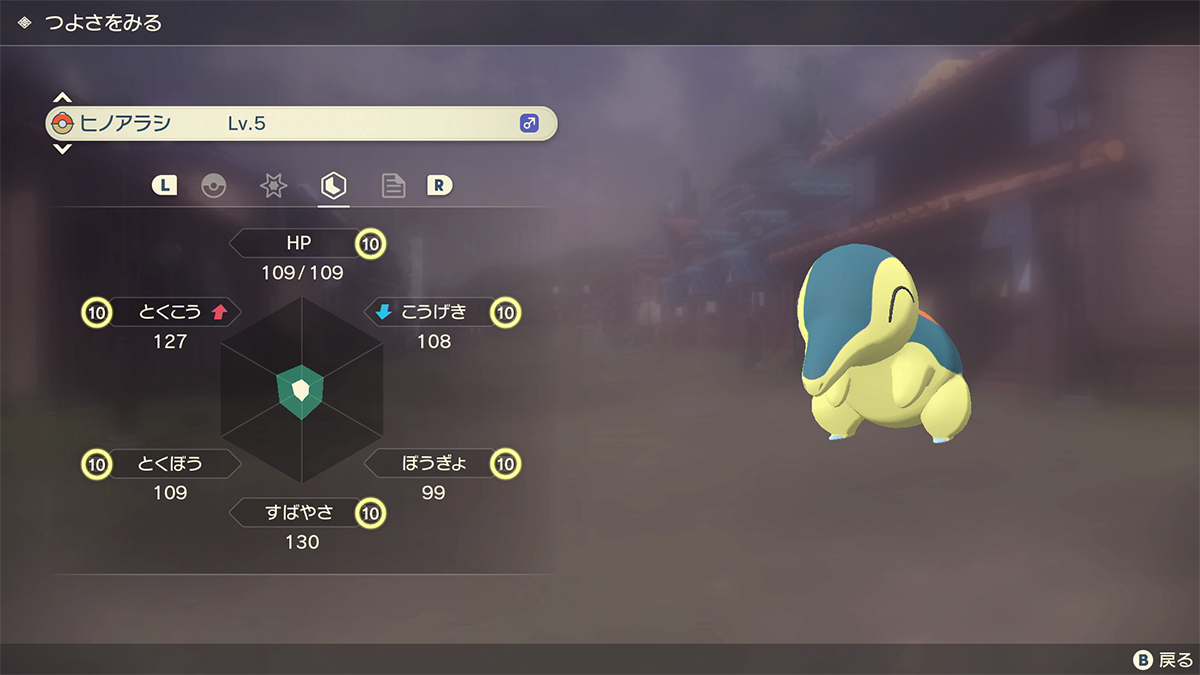Switch to the Poké Ball summary tab
Viewport: 1200px width, 675px height.
point(213,186)
